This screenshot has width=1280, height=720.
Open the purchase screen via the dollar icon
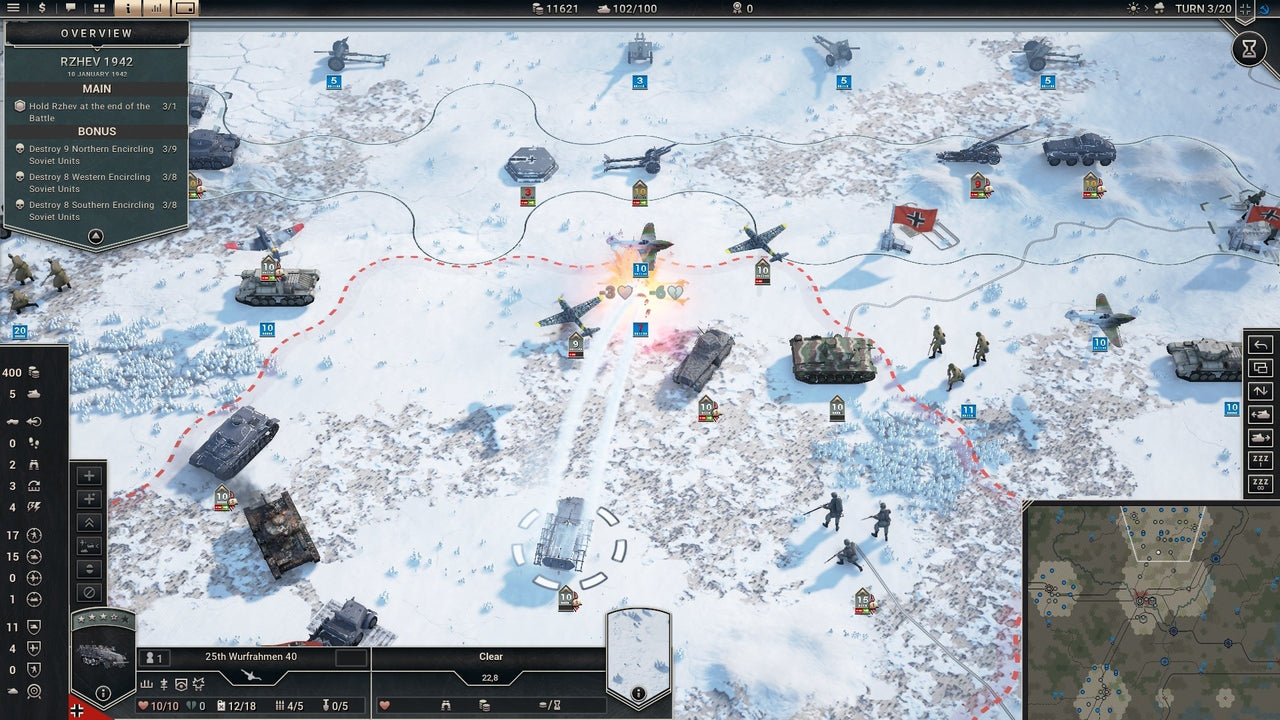point(42,8)
